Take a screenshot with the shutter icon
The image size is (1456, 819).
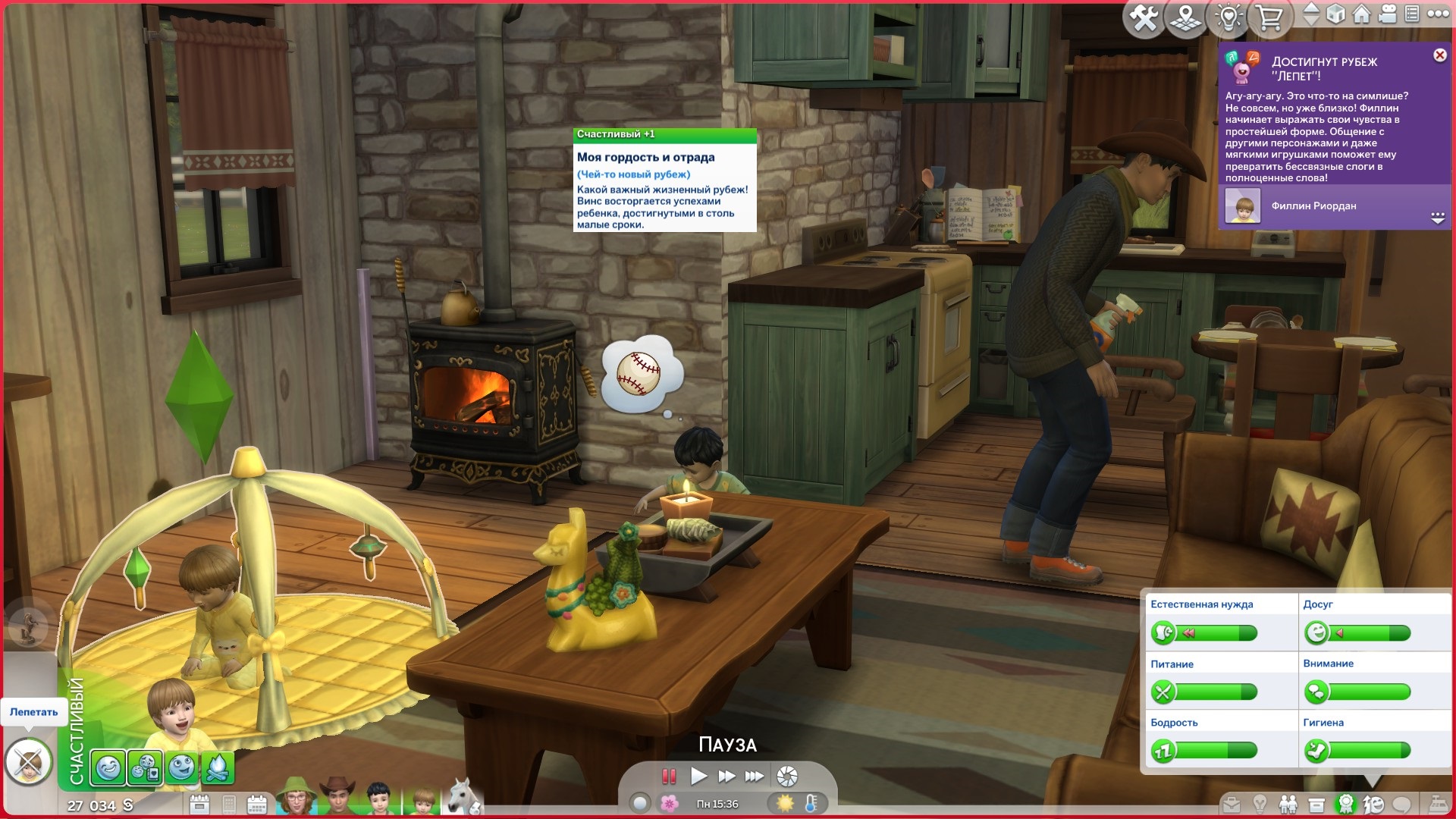point(787,776)
